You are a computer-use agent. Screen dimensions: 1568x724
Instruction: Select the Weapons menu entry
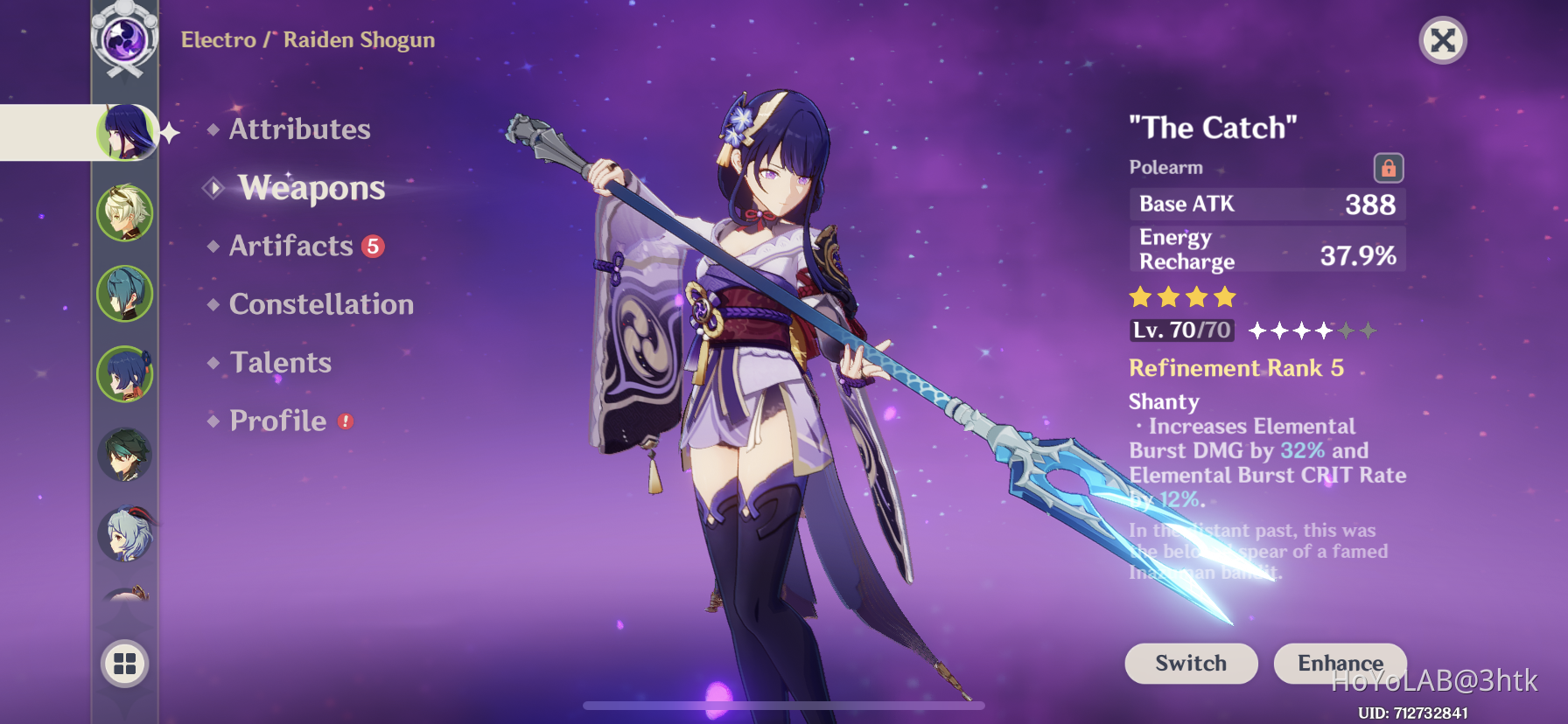(311, 188)
